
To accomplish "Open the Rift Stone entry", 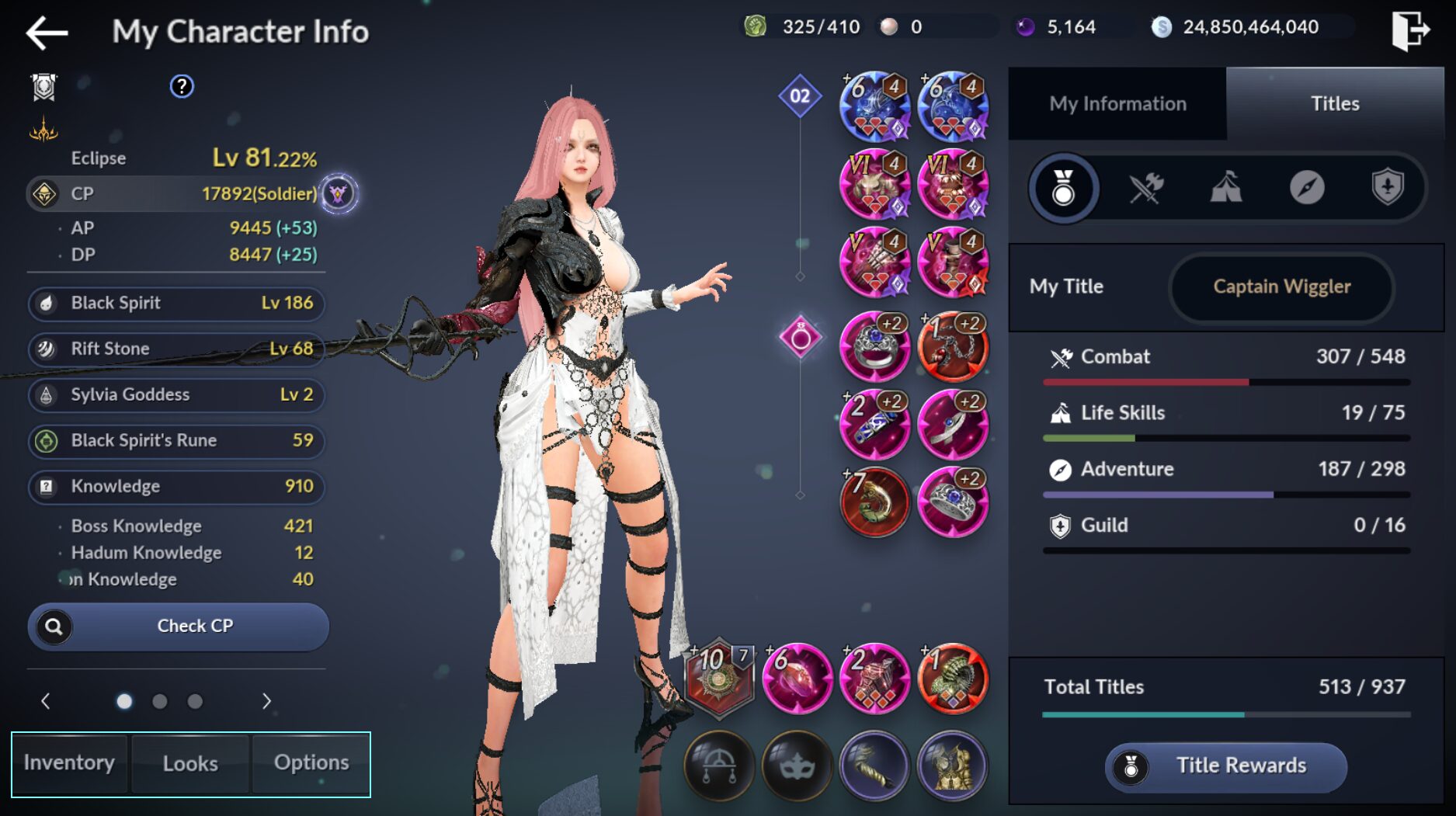I will [x=177, y=349].
